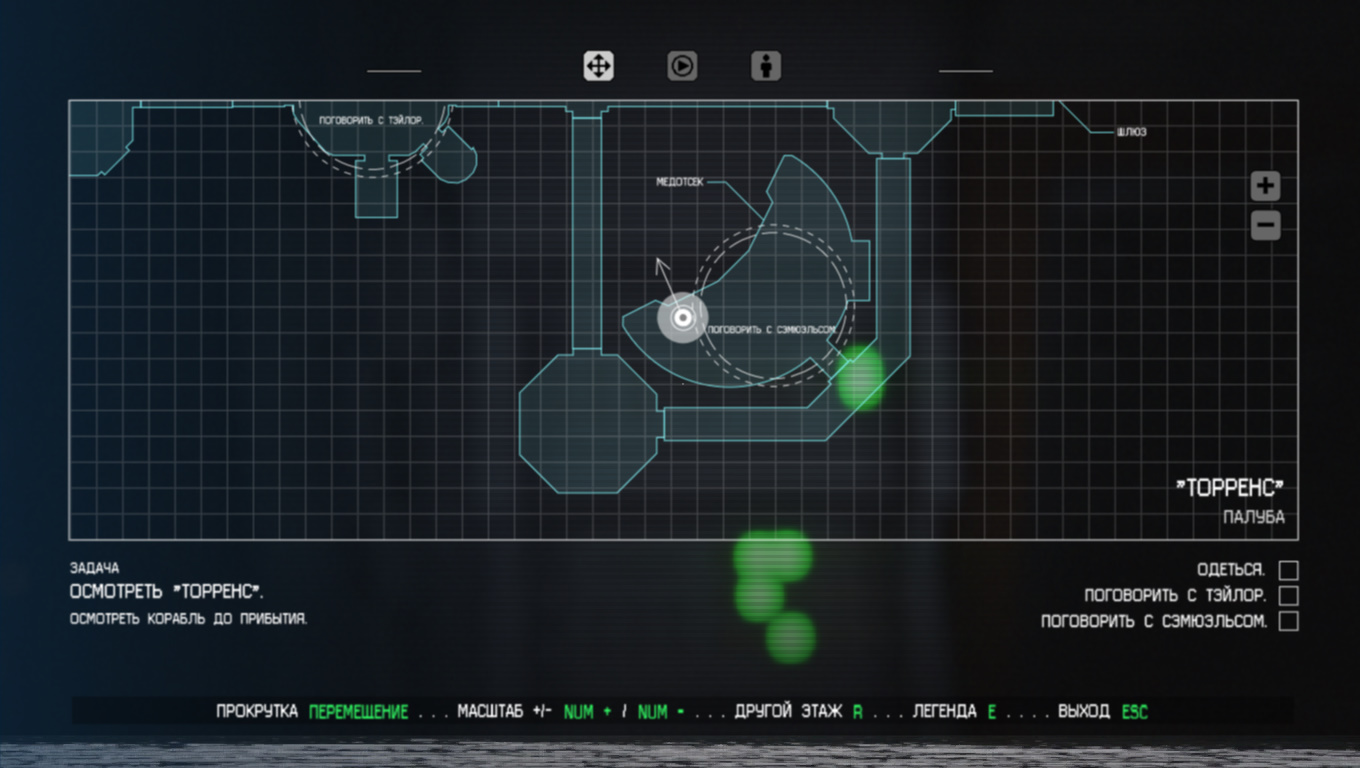Toggle the Поговорить с Тэйлор objective checkbox
Screen dimensions: 1360x768
(1289, 596)
